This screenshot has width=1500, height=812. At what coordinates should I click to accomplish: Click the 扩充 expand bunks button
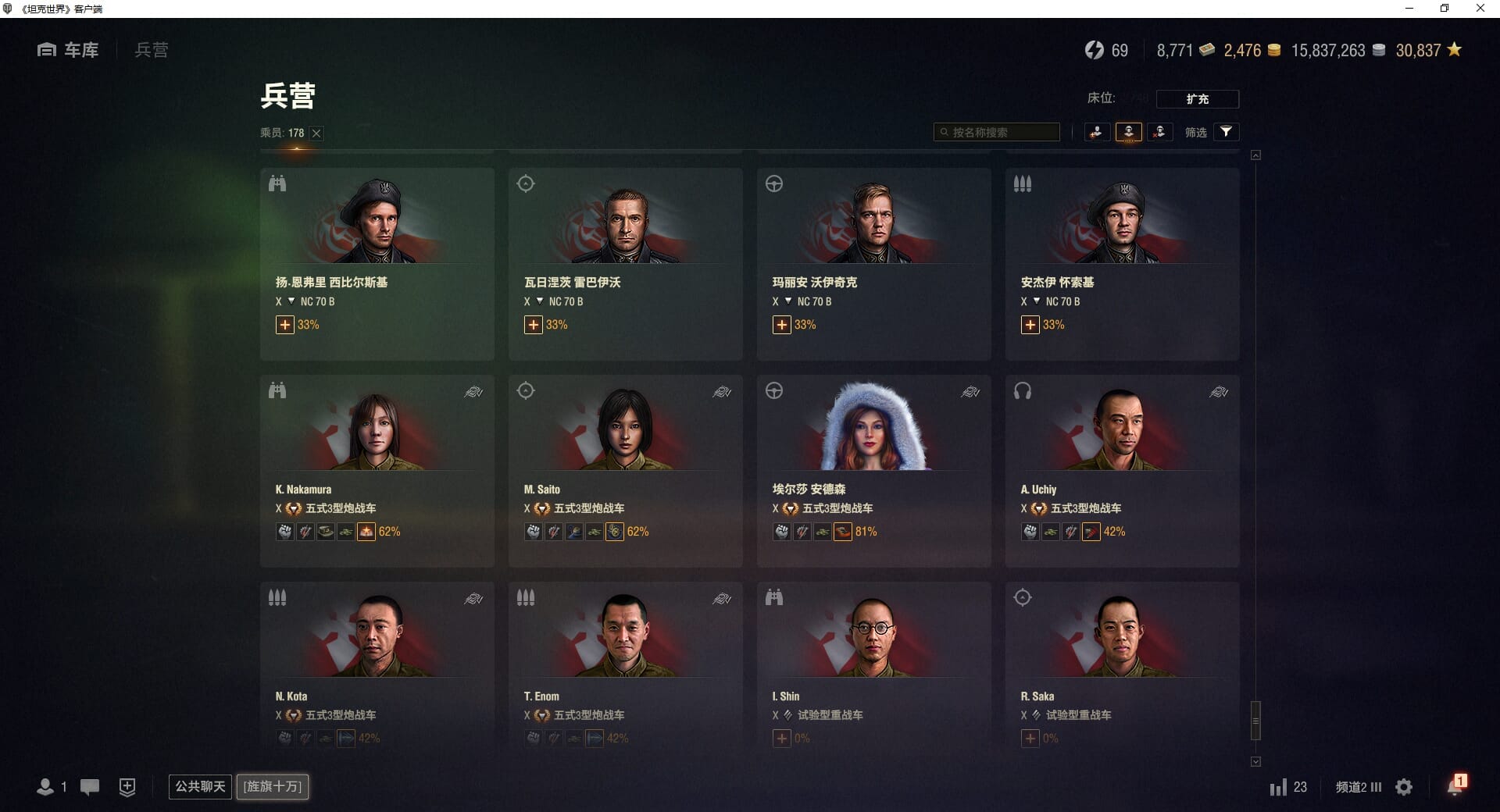click(1197, 99)
